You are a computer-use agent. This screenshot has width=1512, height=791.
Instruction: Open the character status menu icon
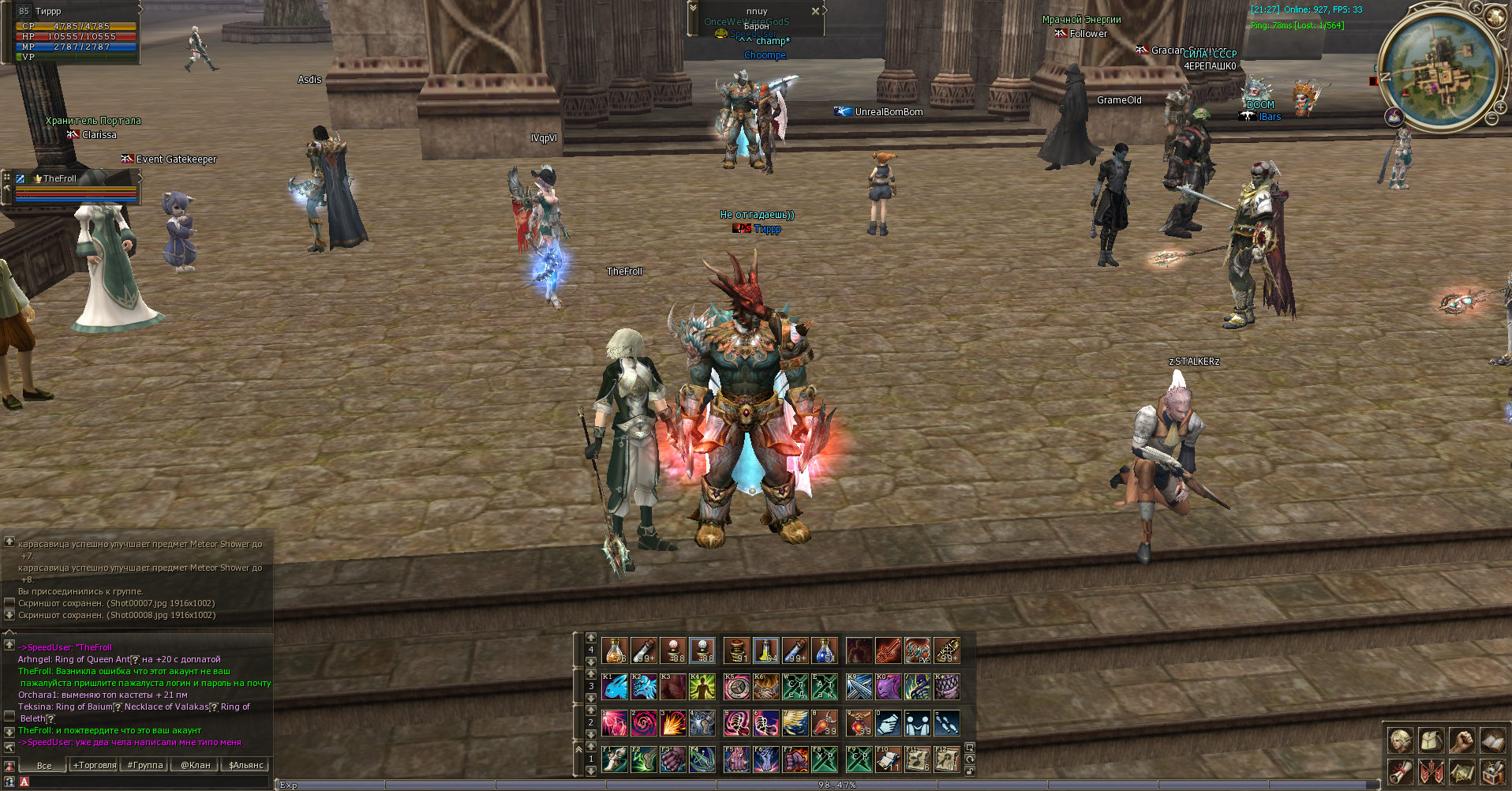point(1401,740)
